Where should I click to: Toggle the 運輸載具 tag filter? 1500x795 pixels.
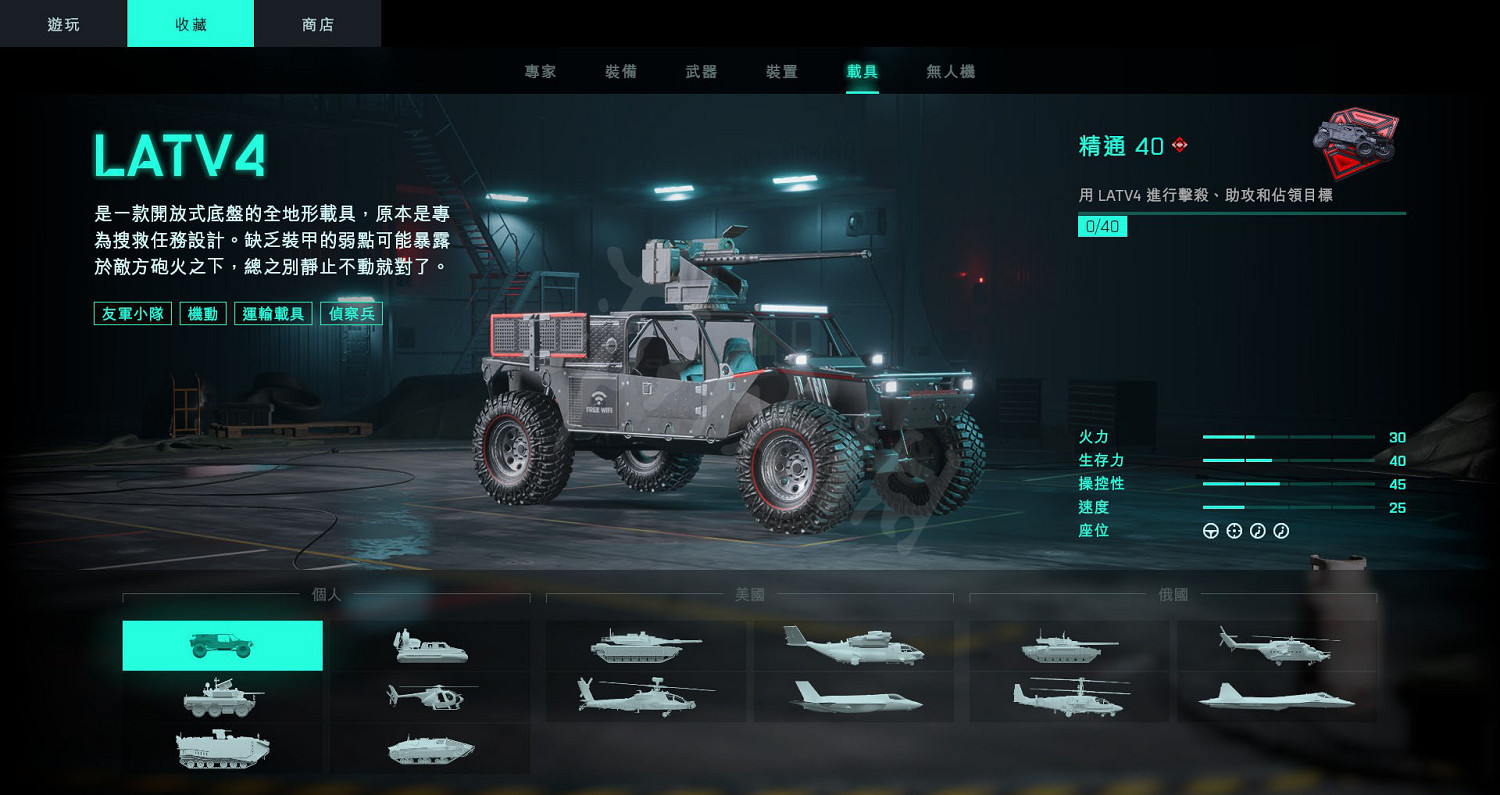pyautogui.click(x=272, y=313)
